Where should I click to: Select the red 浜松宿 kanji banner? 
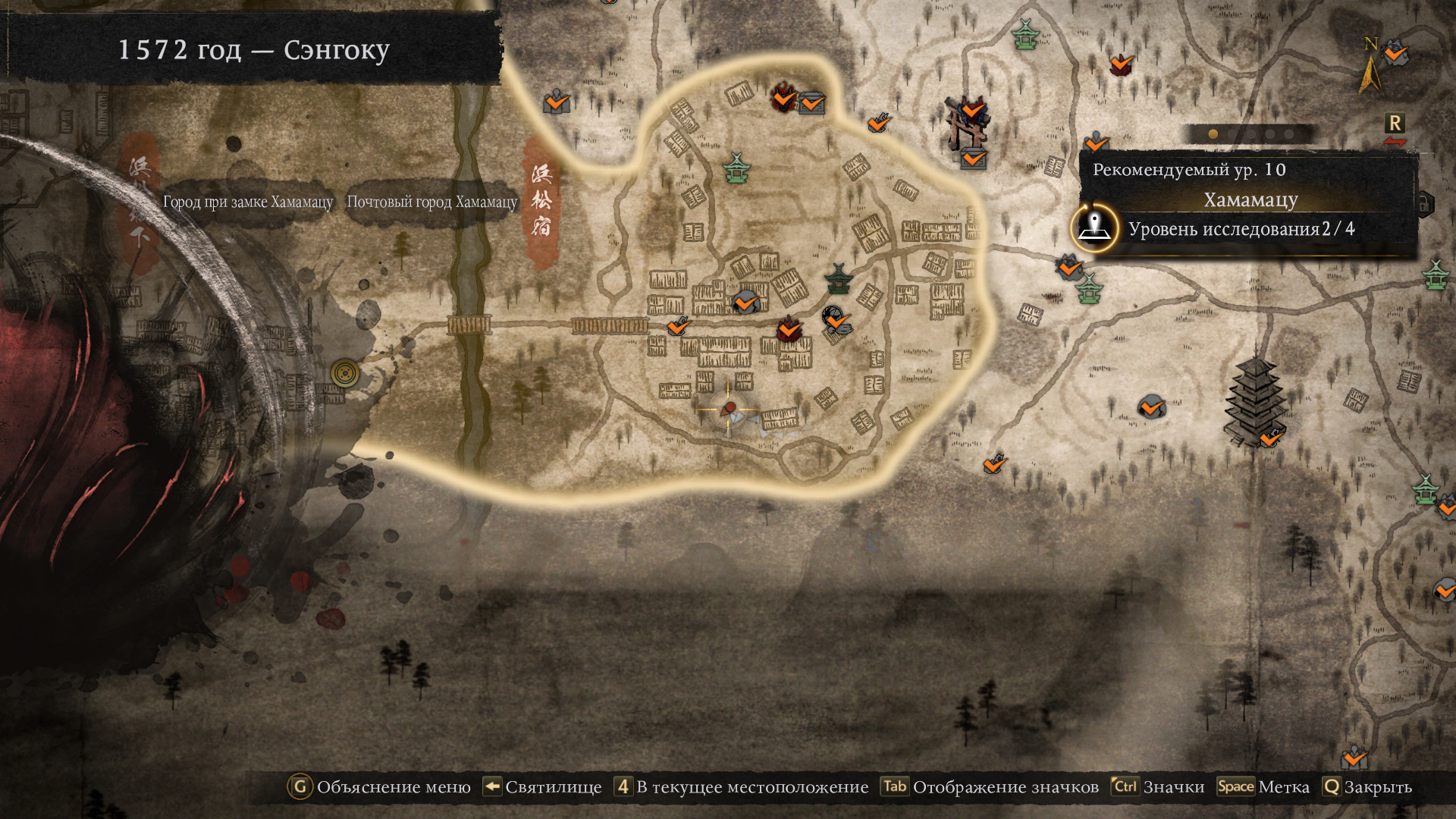[541, 202]
